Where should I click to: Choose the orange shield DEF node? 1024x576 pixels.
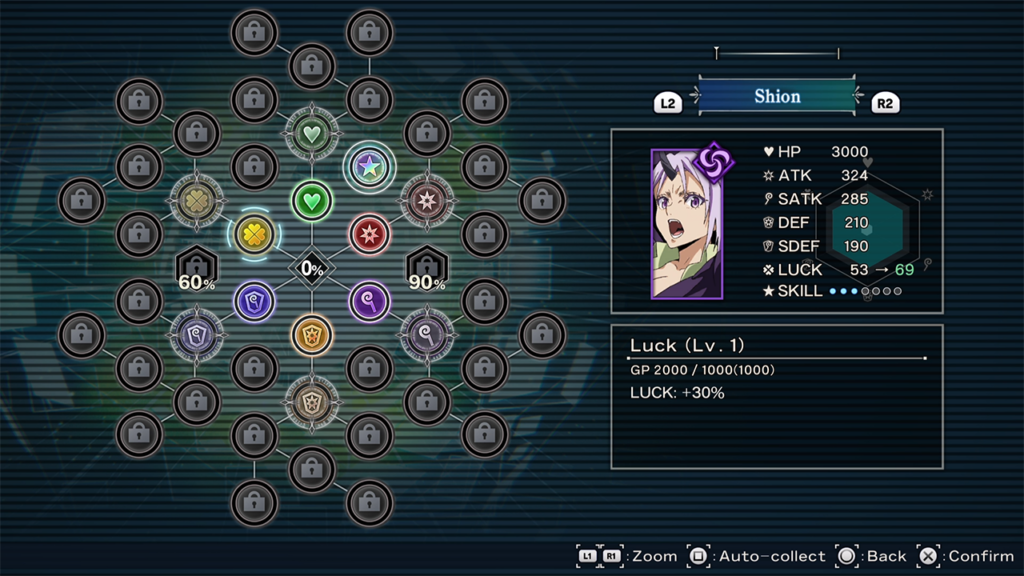(312, 335)
